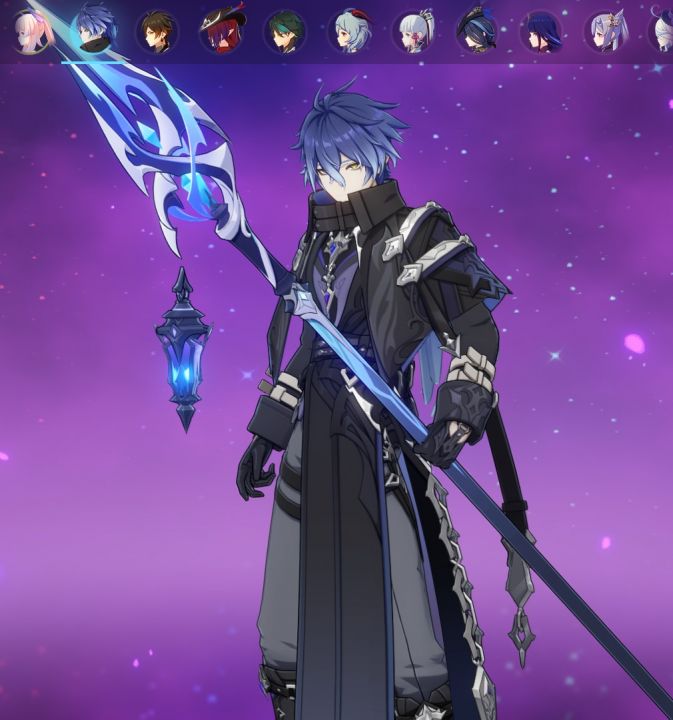The width and height of the screenshot is (673, 720).
Task: Switch to Hu Tao's red-hatted portrait
Action: tap(221, 31)
